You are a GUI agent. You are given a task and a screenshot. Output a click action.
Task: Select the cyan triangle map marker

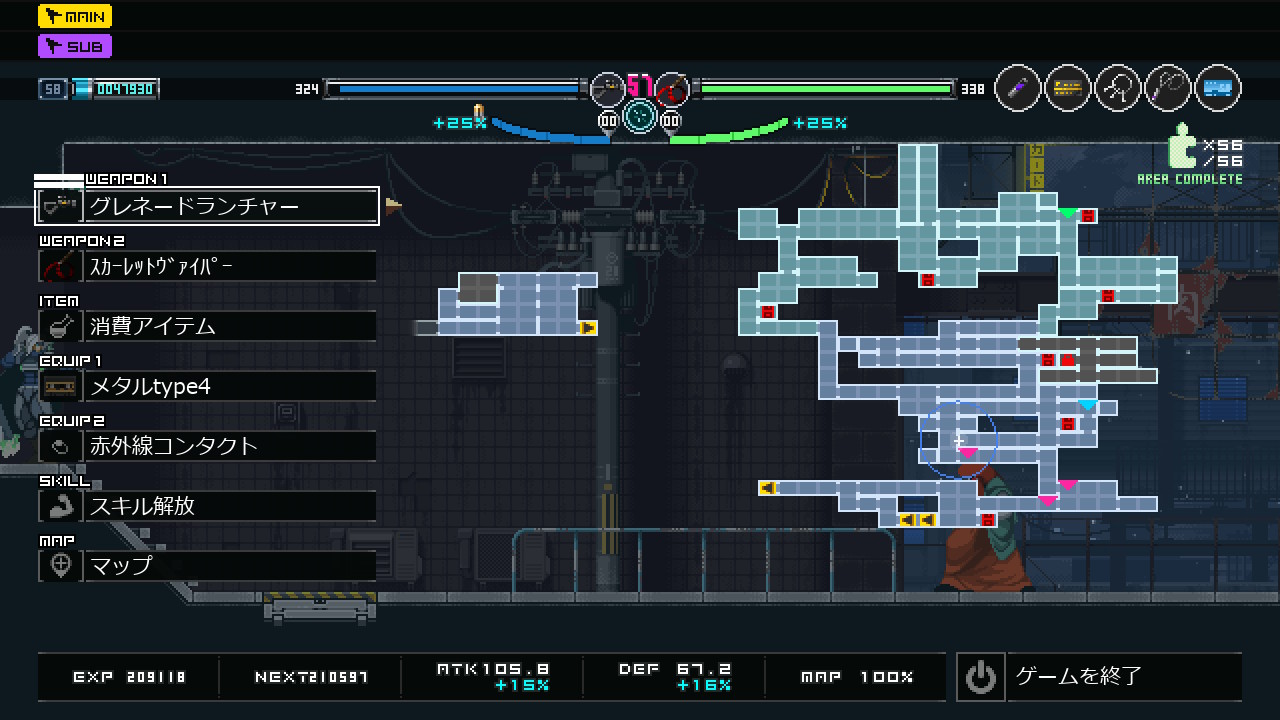pos(1087,405)
